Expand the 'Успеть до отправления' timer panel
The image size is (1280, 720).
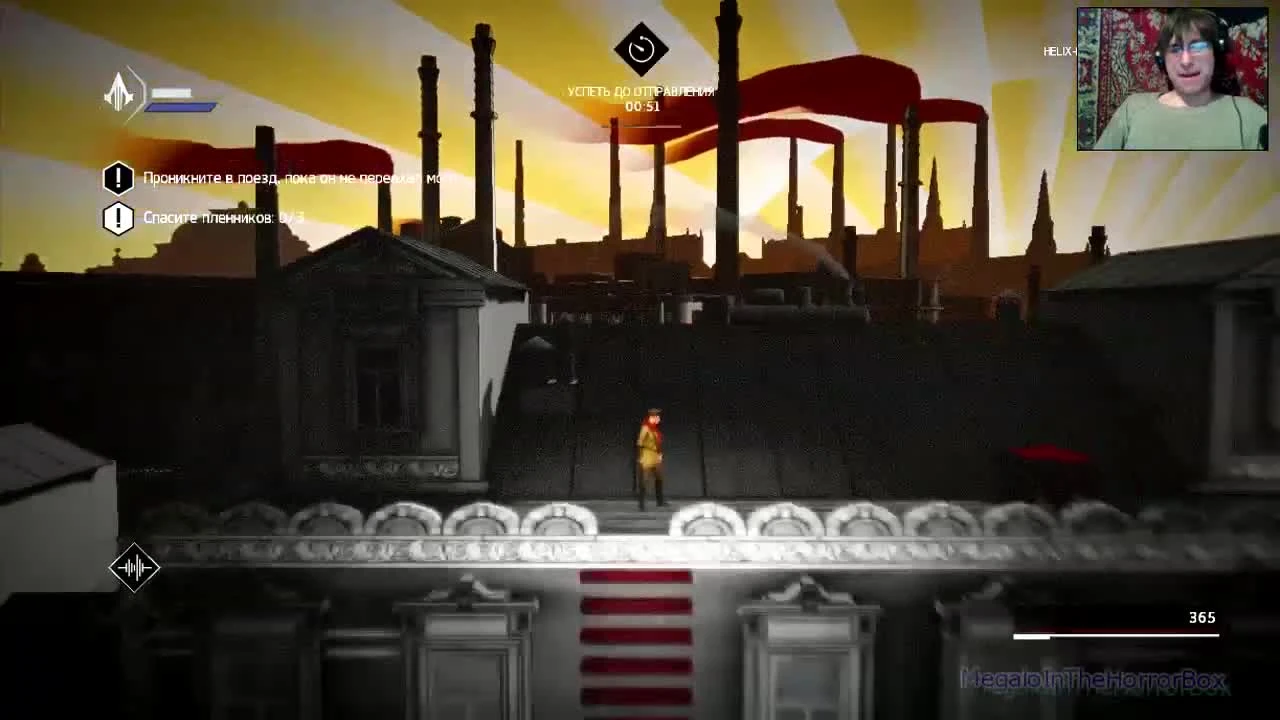(x=641, y=90)
